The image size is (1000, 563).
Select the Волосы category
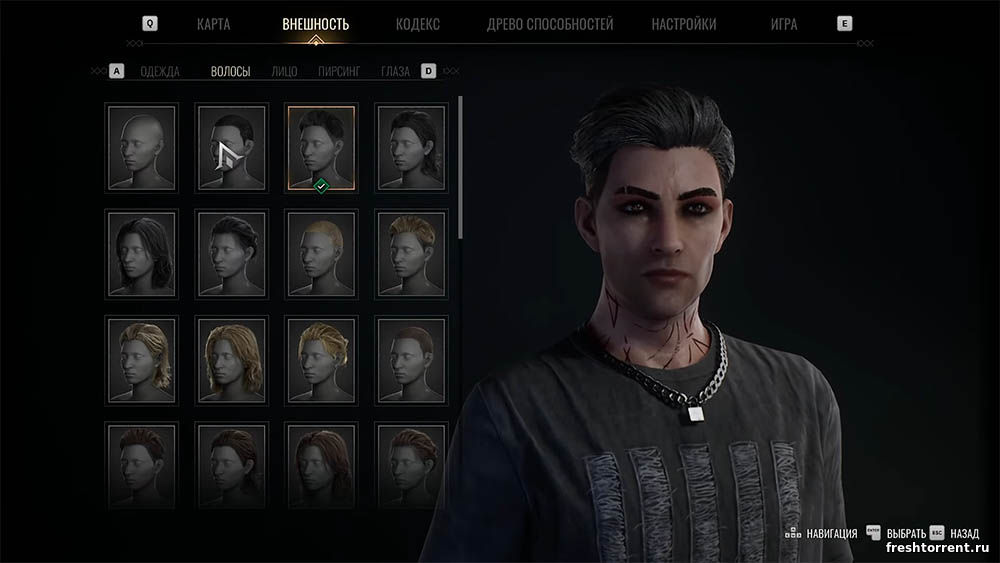click(230, 71)
